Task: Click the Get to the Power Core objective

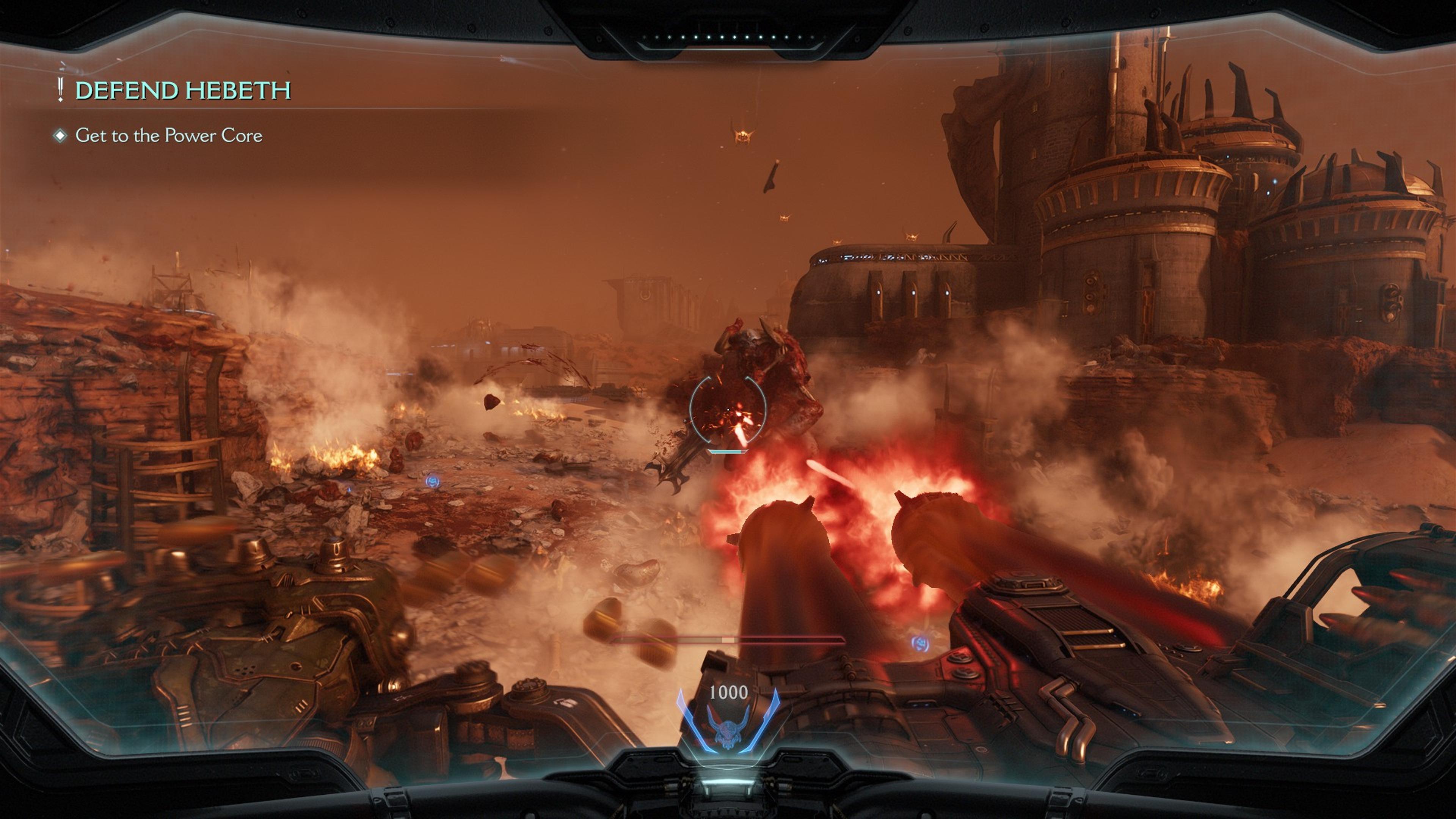Action: (x=168, y=136)
